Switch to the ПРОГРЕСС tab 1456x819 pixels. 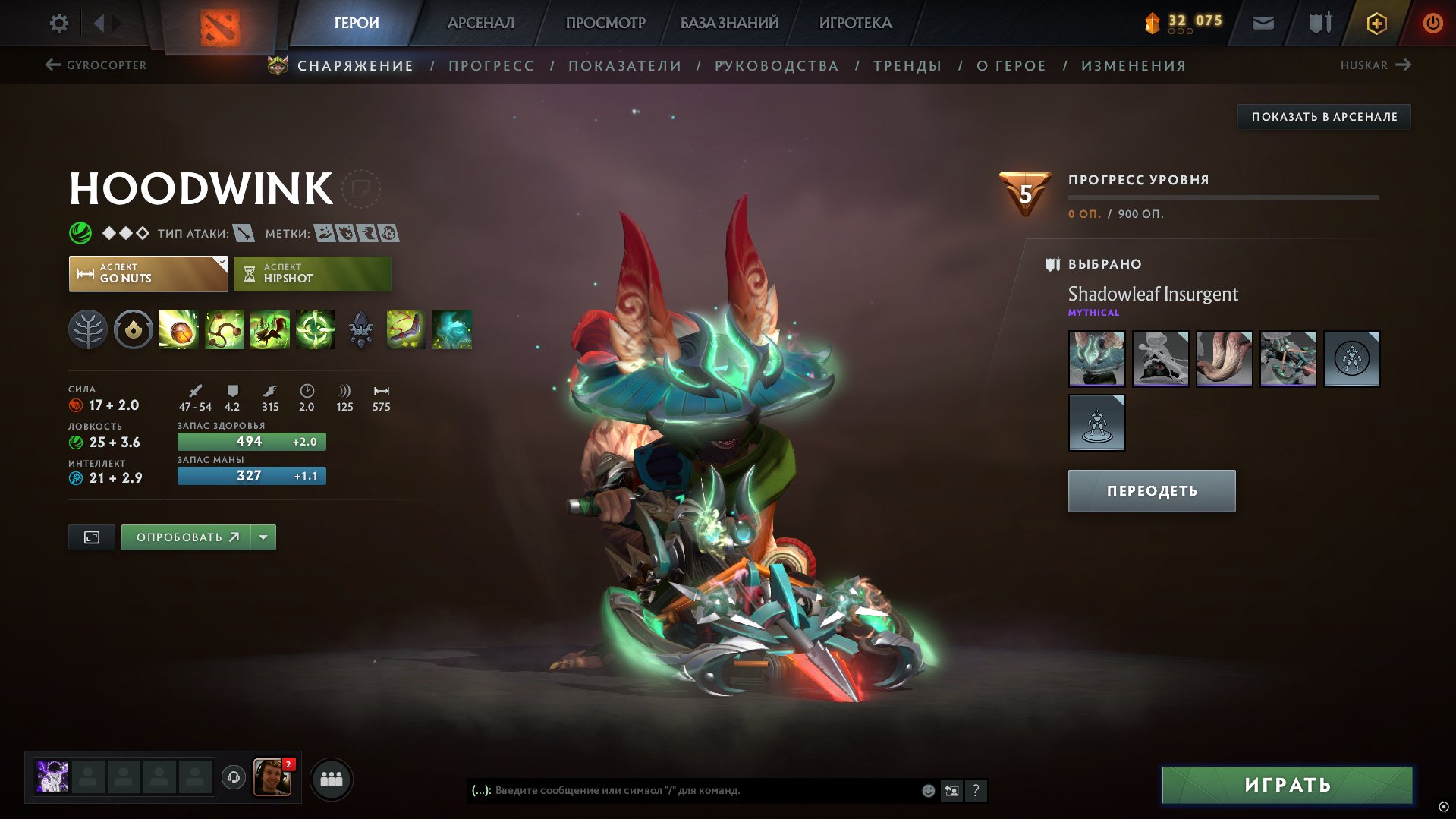pyautogui.click(x=490, y=65)
